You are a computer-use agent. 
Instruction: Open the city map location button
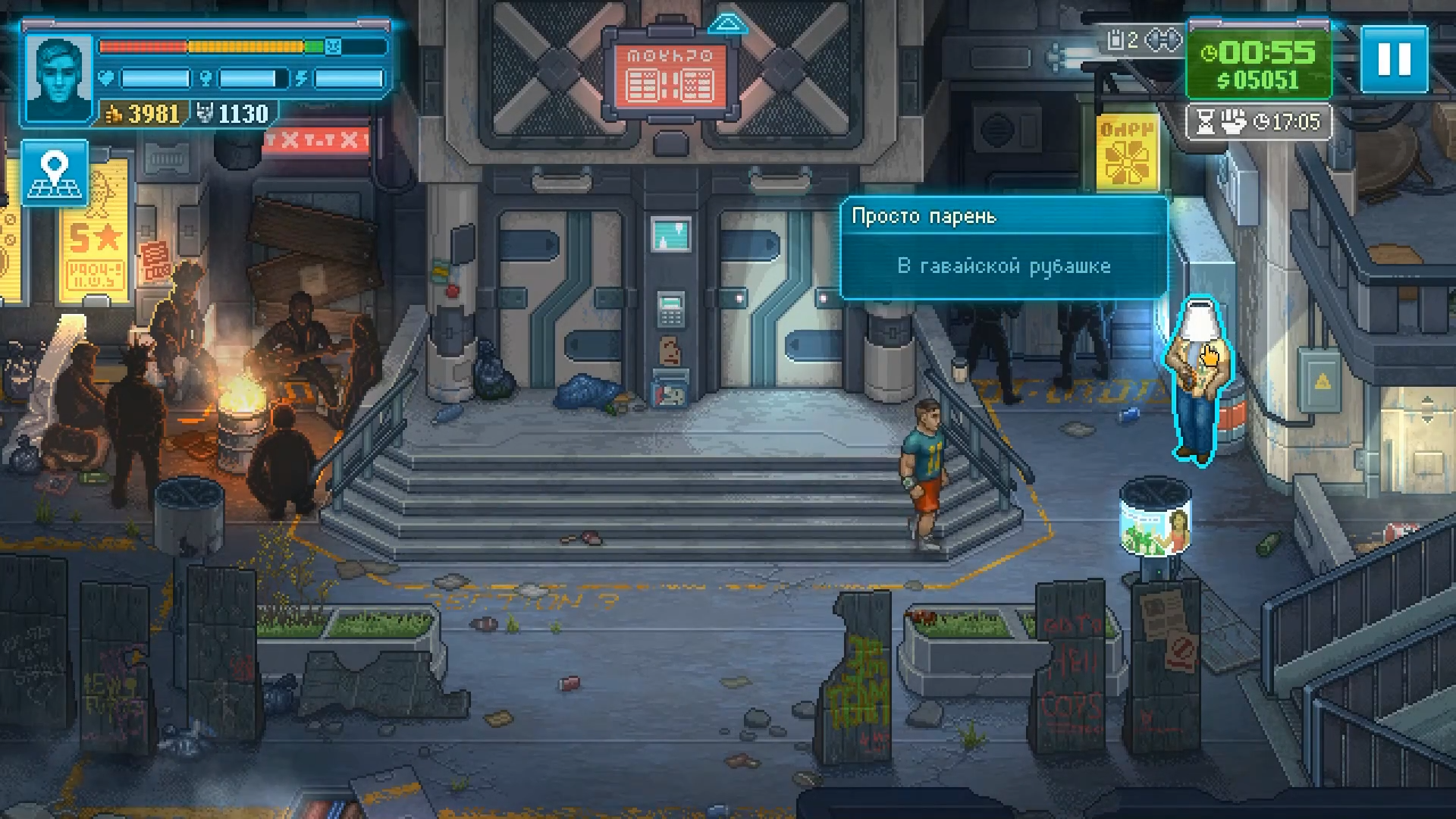coord(55,173)
